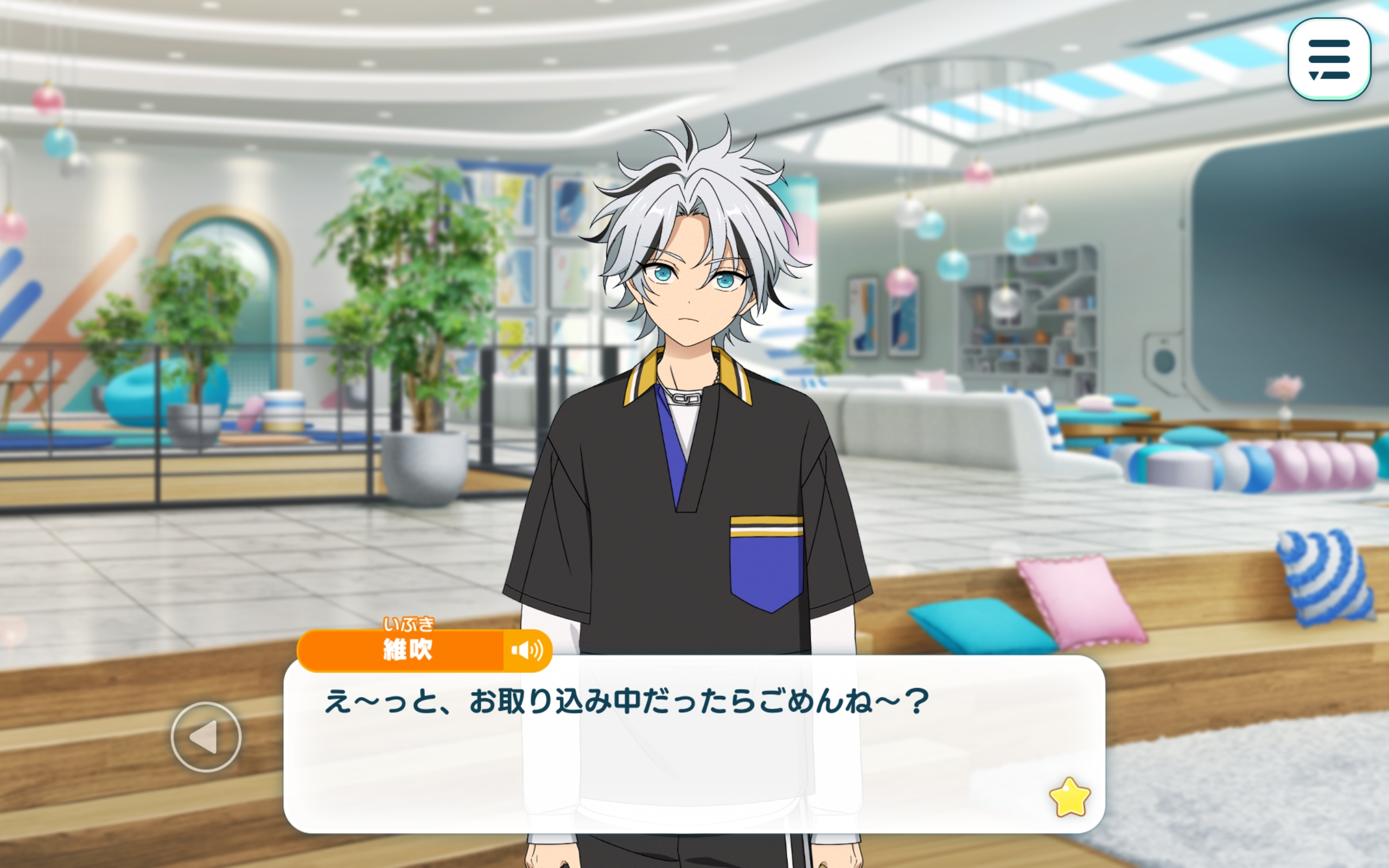Viewport: 1389px width, 868px height.
Task: Click 維吹's orange nameplate
Action: pos(407,649)
